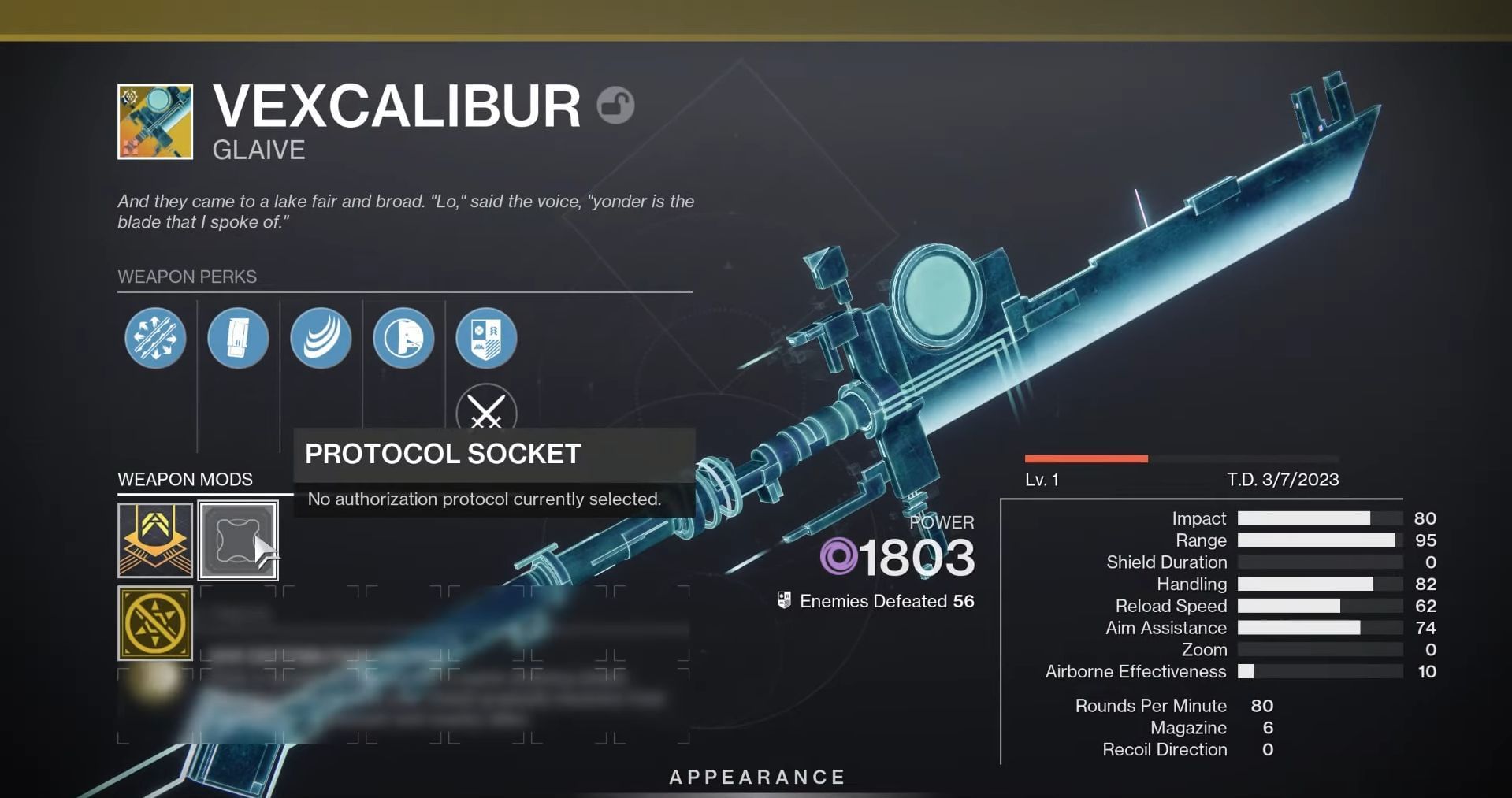Image resolution: width=1512 pixels, height=798 pixels.
Task: Select the wave-shaped projectile perk icon
Action: click(x=321, y=338)
